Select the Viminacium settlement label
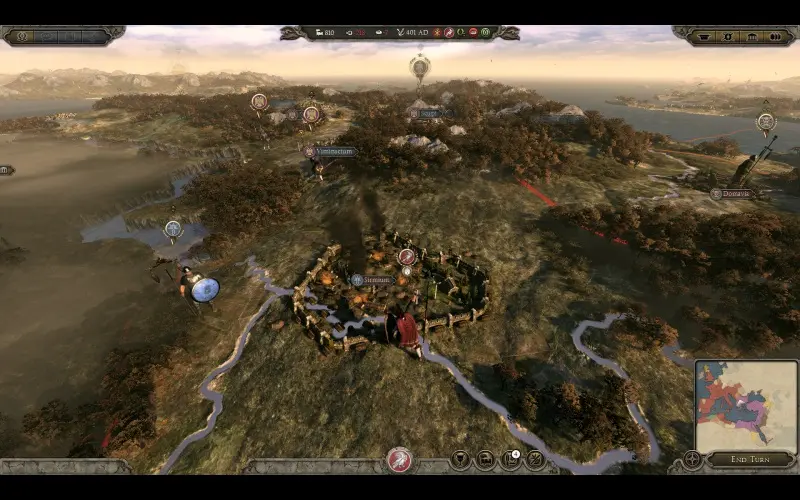The image size is (800, 500). (x=330, y=151)
